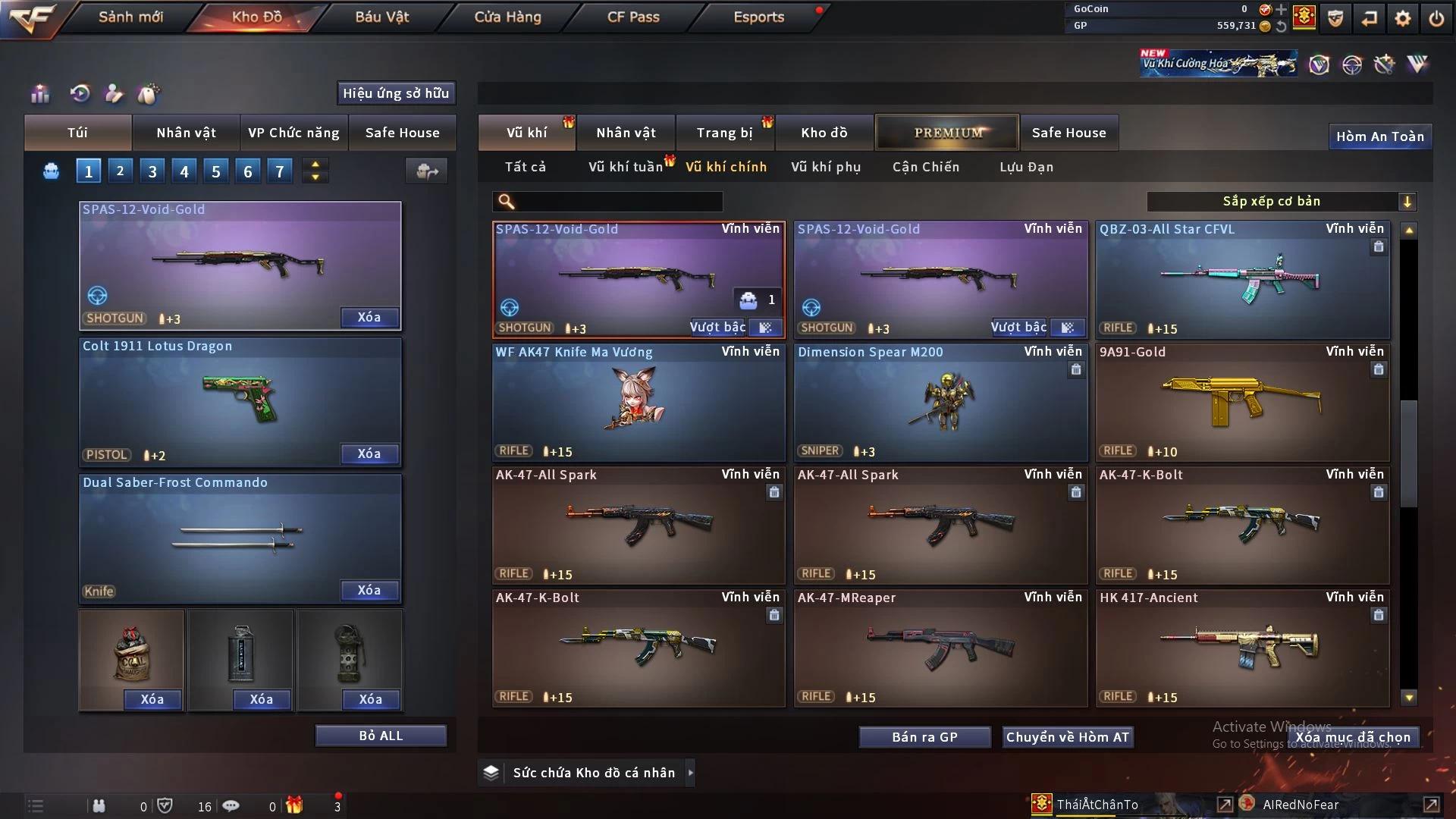Click Chuyển về Hòm AT button
This screenshot has width=1456, height=819.
click(1068, 737)
